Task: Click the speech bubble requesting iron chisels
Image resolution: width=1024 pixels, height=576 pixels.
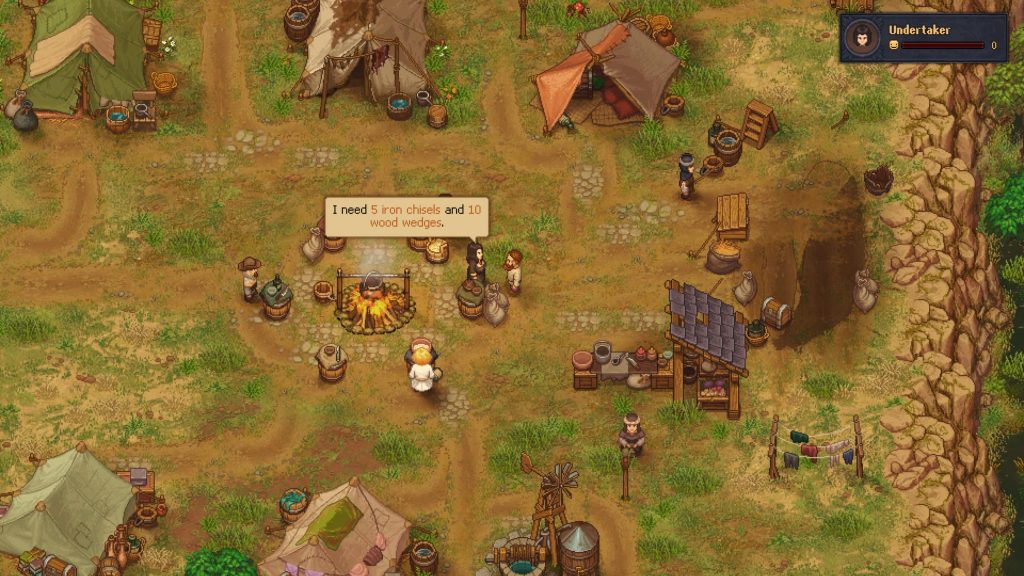Action: (x=406, y=216)
